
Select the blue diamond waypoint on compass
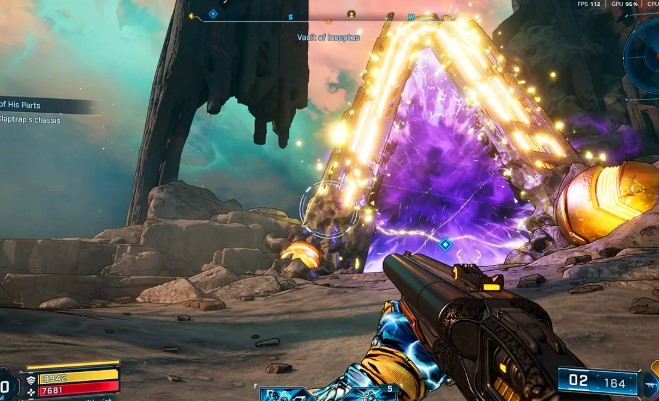[213, 15]
